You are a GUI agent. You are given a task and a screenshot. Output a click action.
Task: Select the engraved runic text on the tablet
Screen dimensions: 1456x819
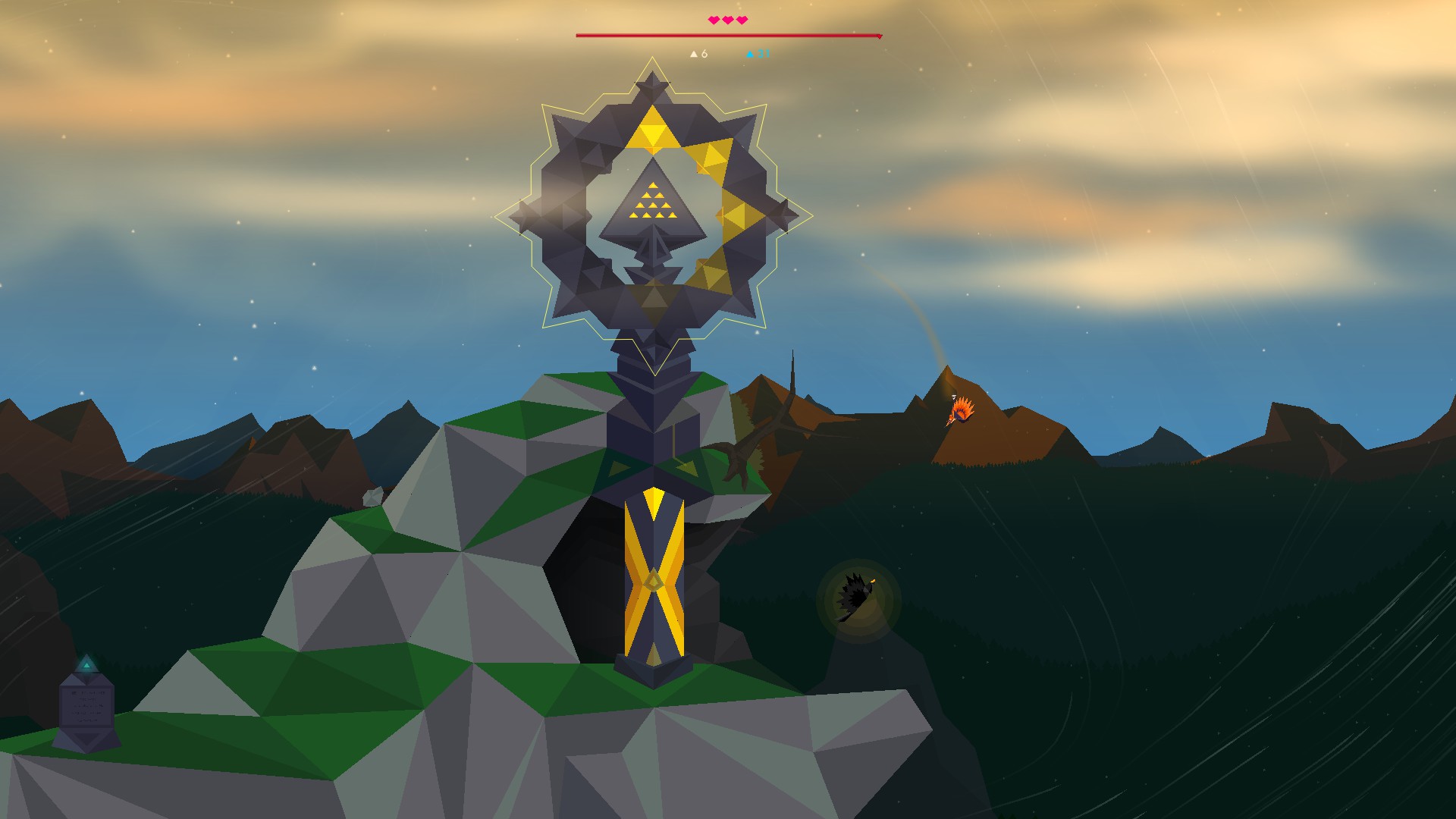pyautogui.click(x=87, y=708)
